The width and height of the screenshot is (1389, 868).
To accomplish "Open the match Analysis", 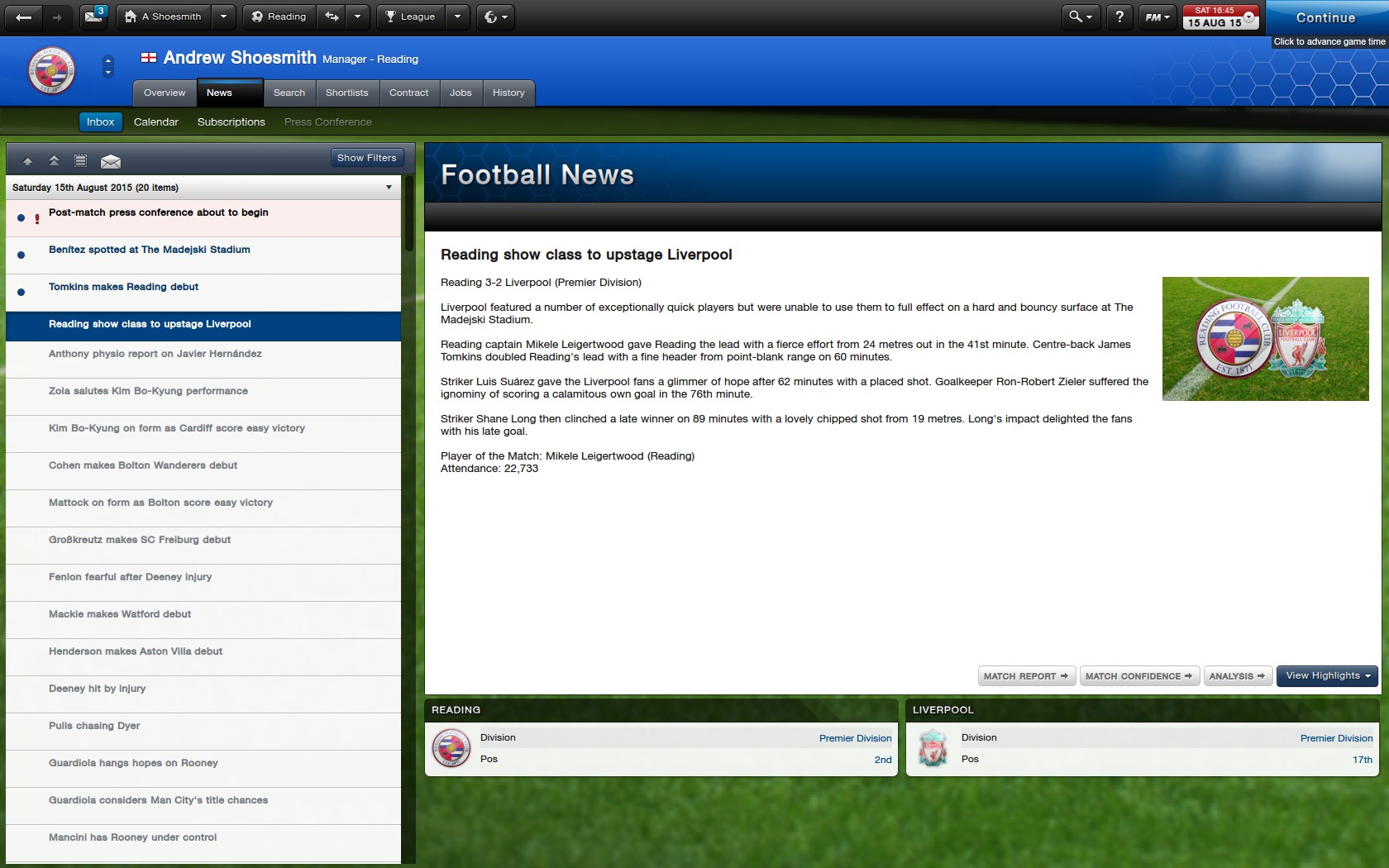I will (1237, 676).
